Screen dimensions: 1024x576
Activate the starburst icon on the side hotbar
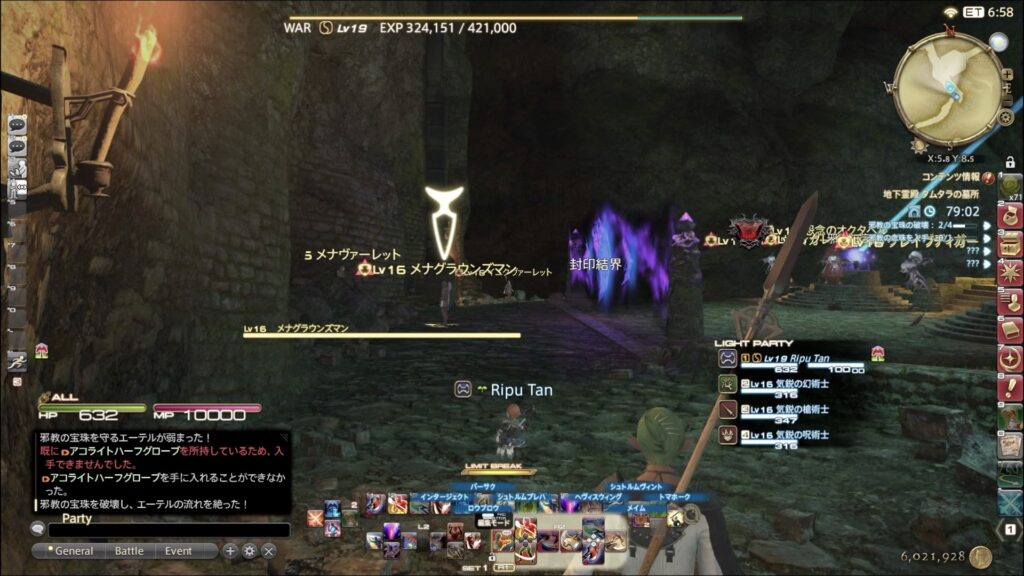(1010, 272)
